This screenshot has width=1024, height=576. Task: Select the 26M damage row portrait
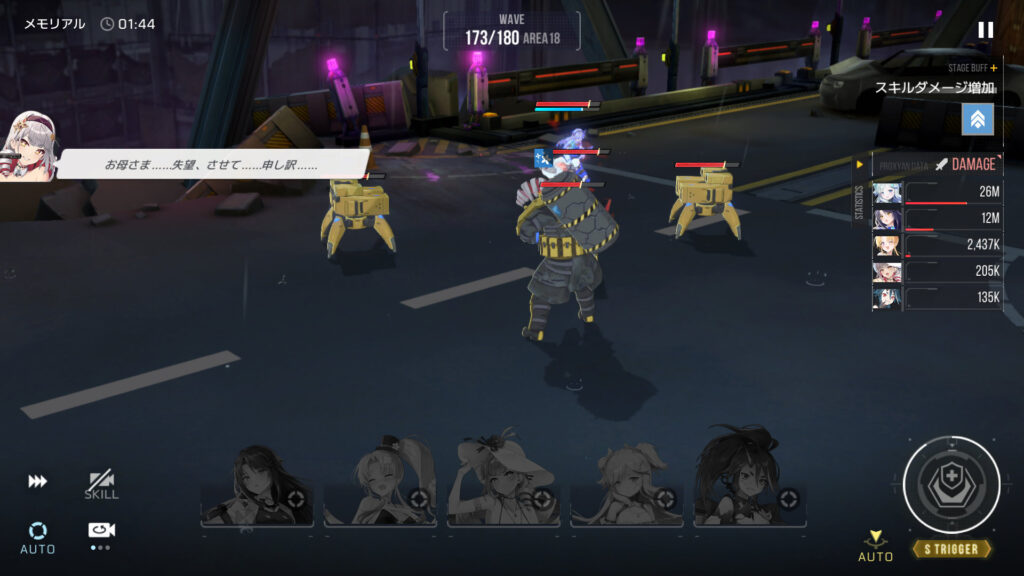(x=887, y=193)
